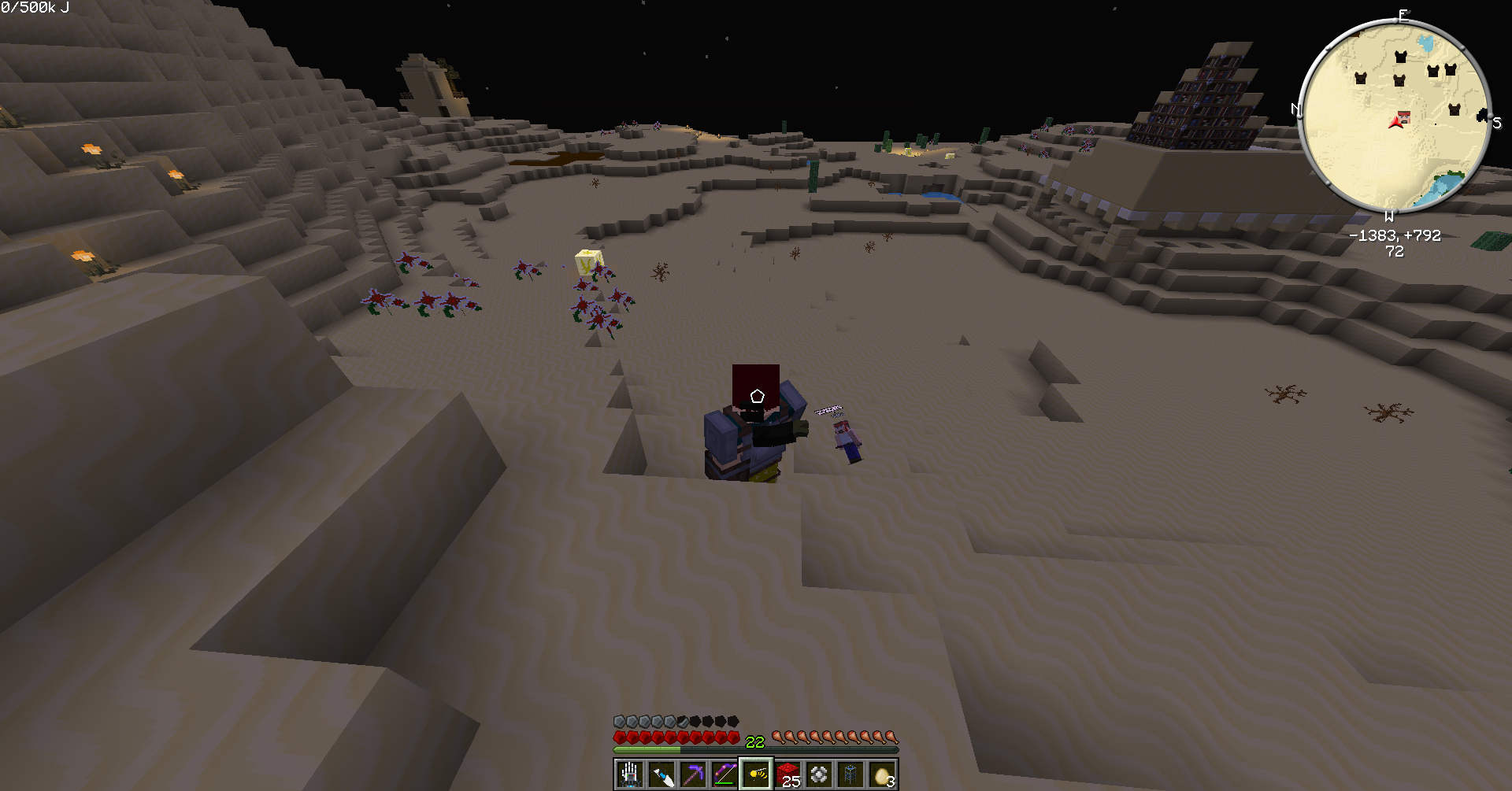The image size is (1512, 791).
Task: Choose the purple pickaxe in the hotbar
Action: [x=693, y=775]
